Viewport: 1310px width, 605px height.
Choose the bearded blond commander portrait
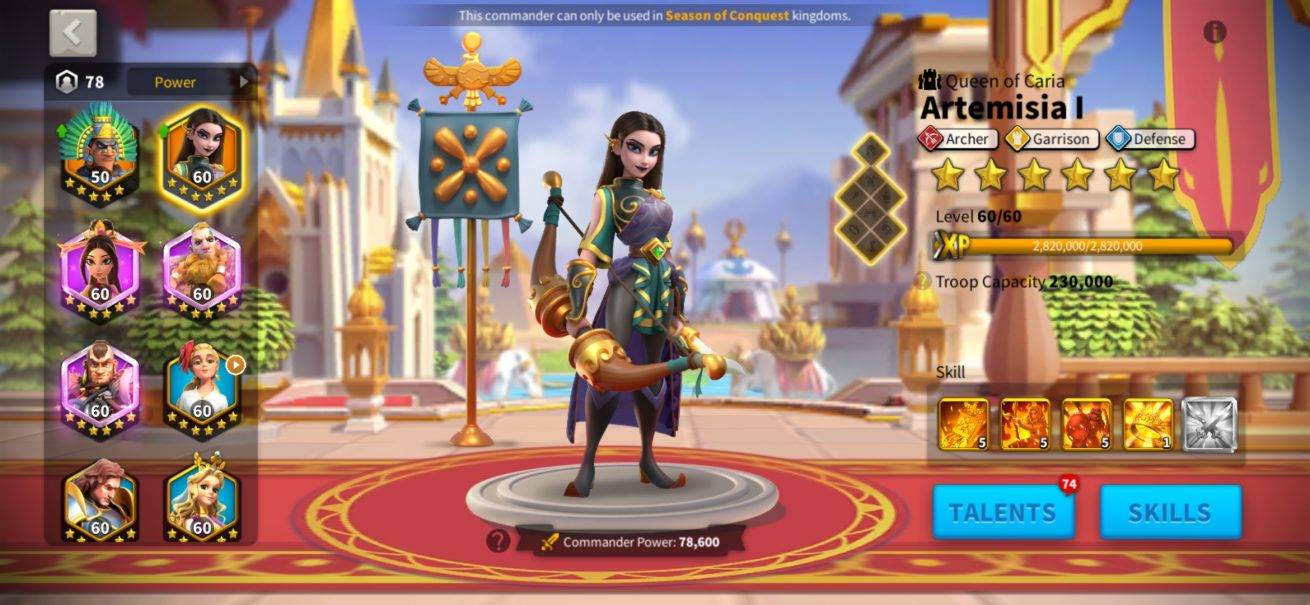pos(201,270)
